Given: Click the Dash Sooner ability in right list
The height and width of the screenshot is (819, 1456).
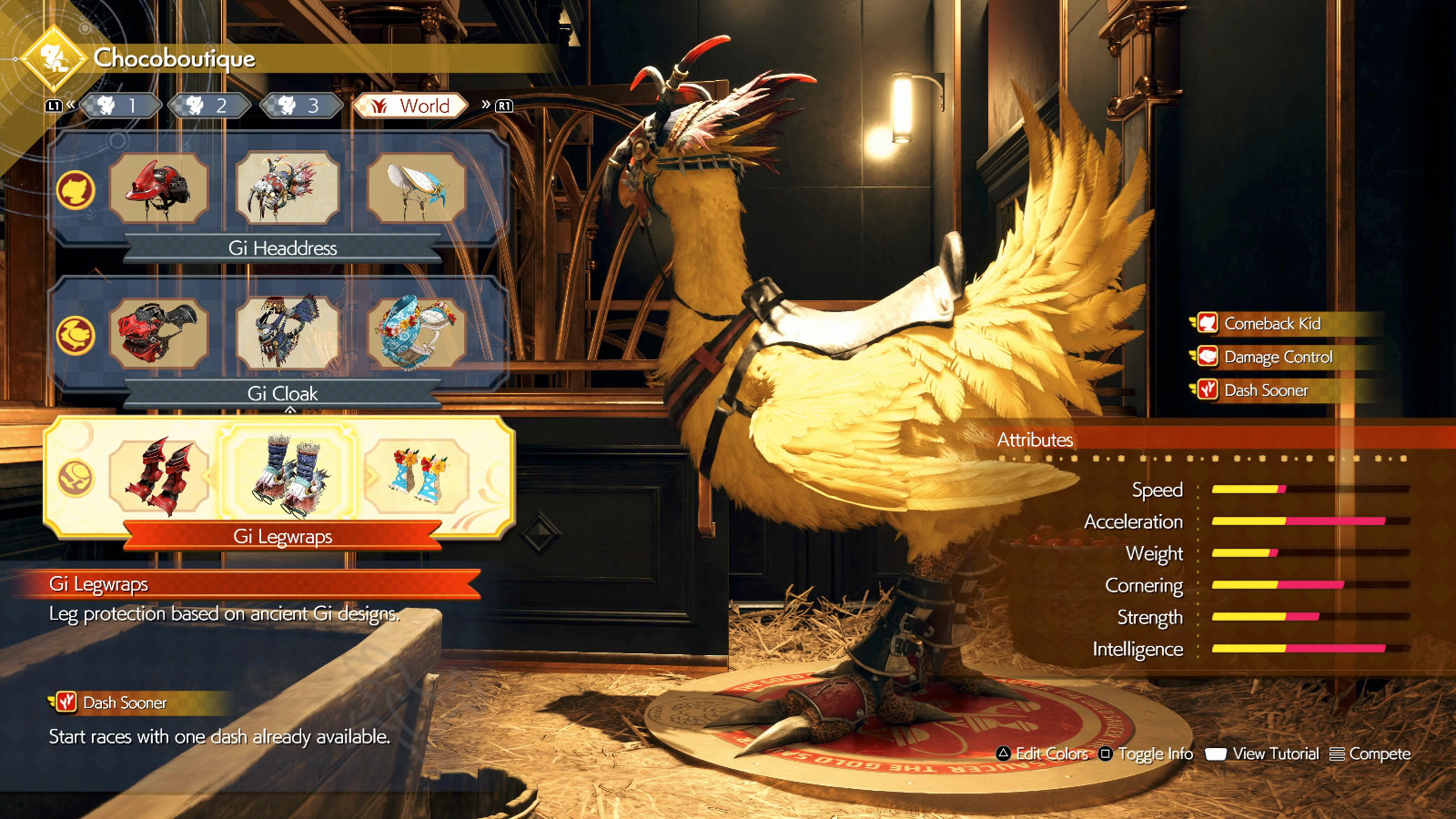Looking at the screenshot, I should point(1266,390).
